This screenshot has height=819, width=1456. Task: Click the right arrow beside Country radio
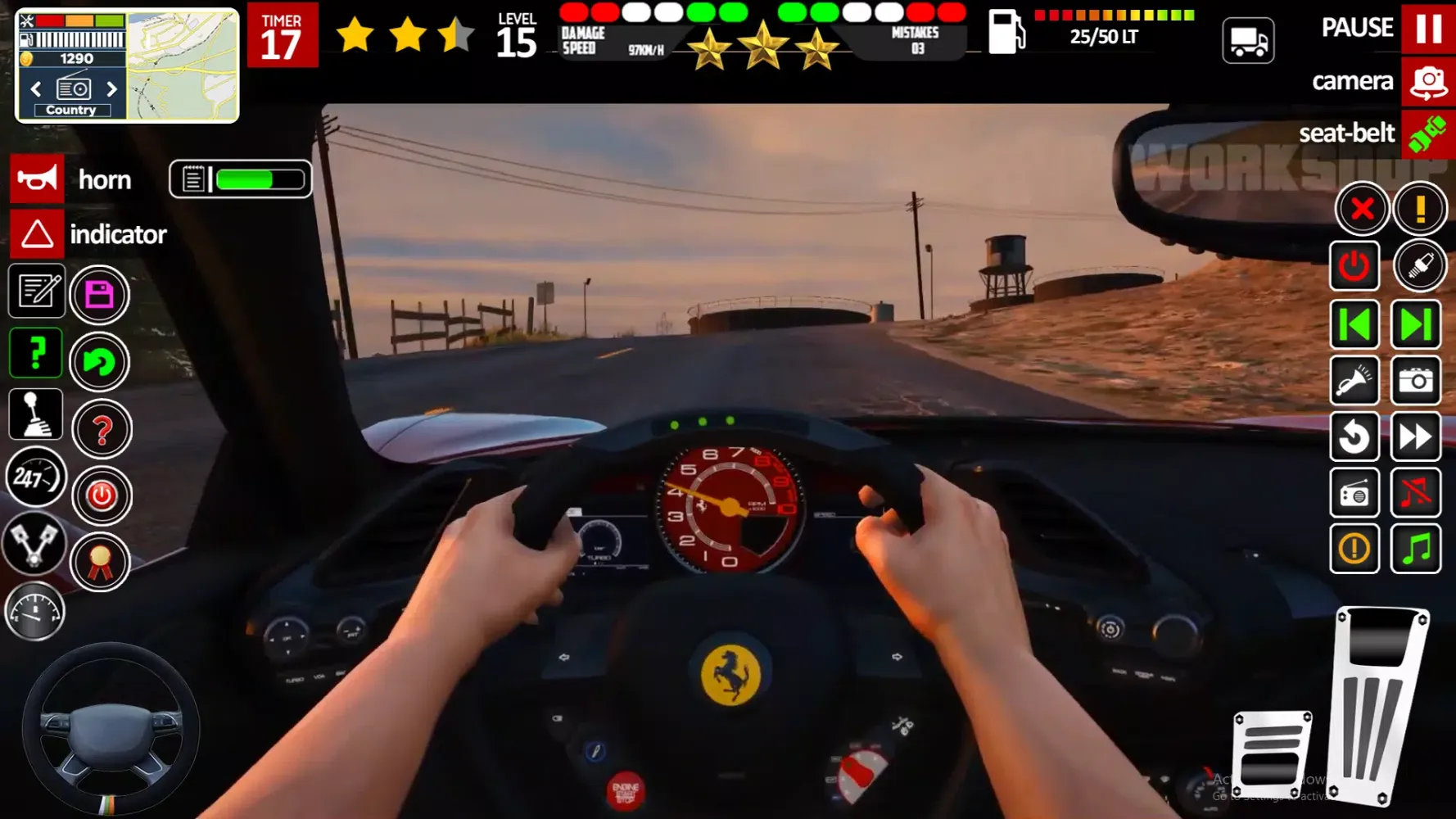[x=112, y=88]
